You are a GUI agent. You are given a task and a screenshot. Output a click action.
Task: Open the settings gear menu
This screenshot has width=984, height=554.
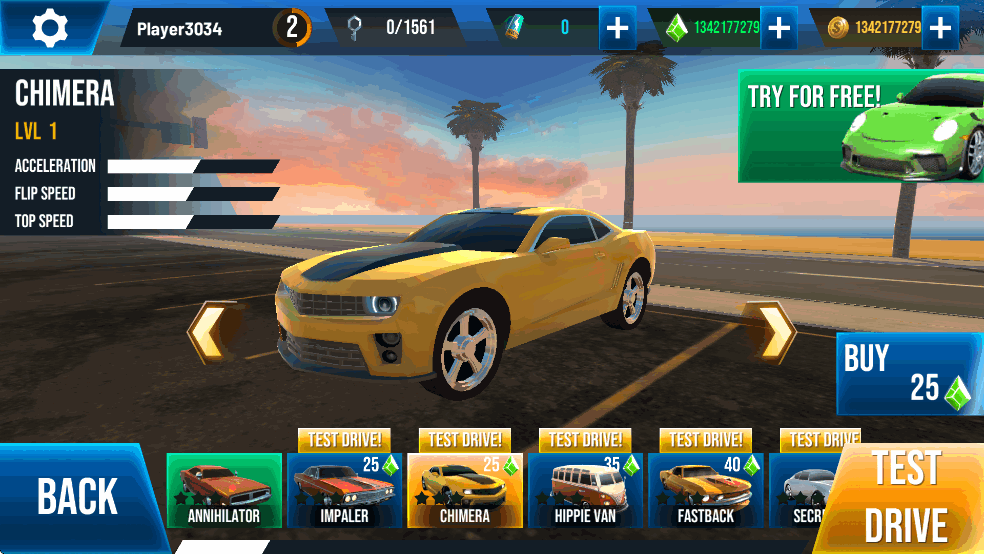[x=49, y=27]
